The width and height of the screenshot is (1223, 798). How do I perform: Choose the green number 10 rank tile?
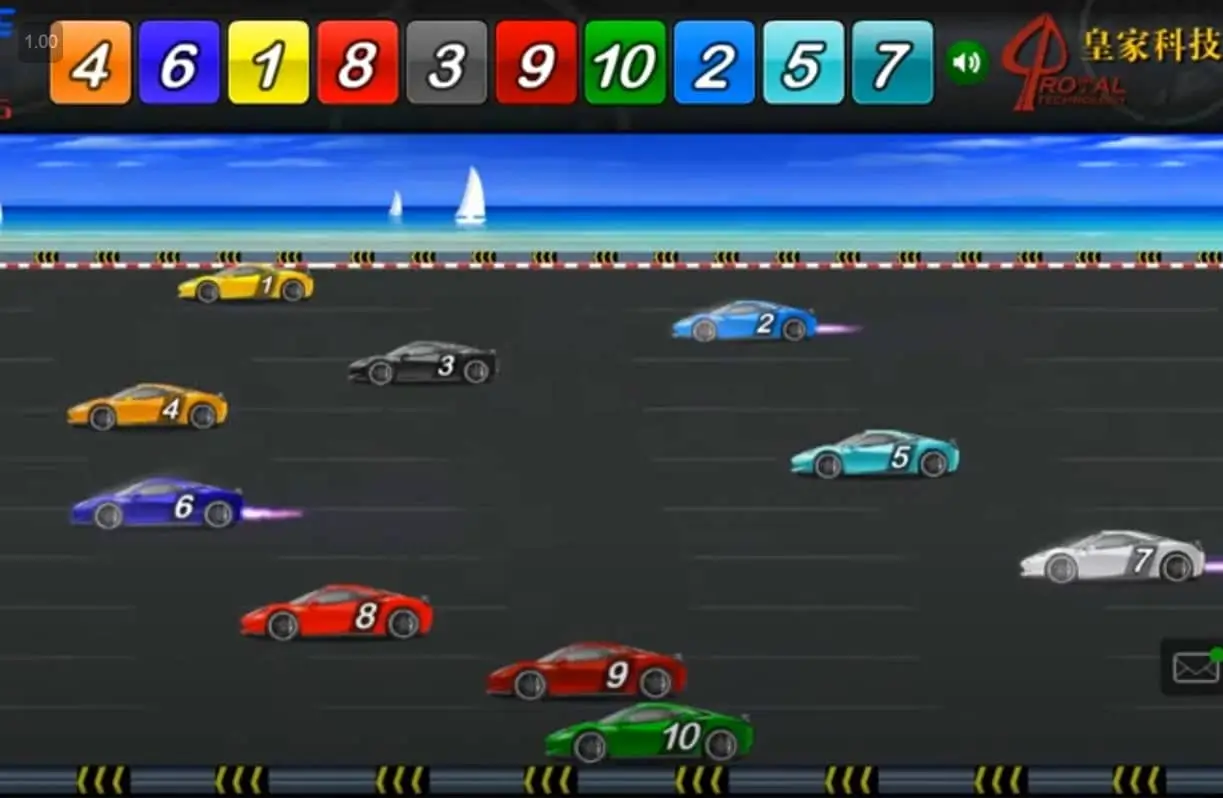[x=625, y=63]
